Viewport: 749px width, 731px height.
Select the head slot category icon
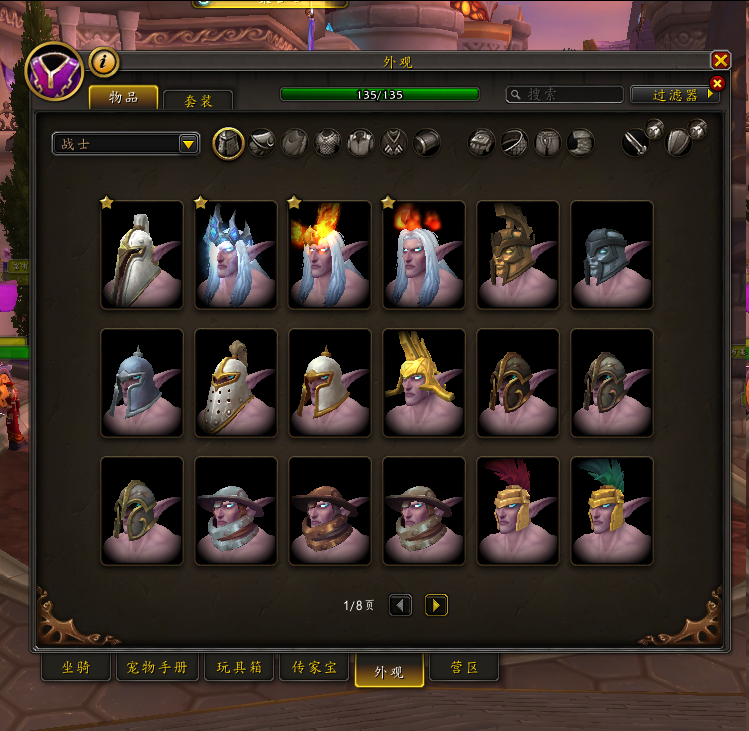pos(229,143)
